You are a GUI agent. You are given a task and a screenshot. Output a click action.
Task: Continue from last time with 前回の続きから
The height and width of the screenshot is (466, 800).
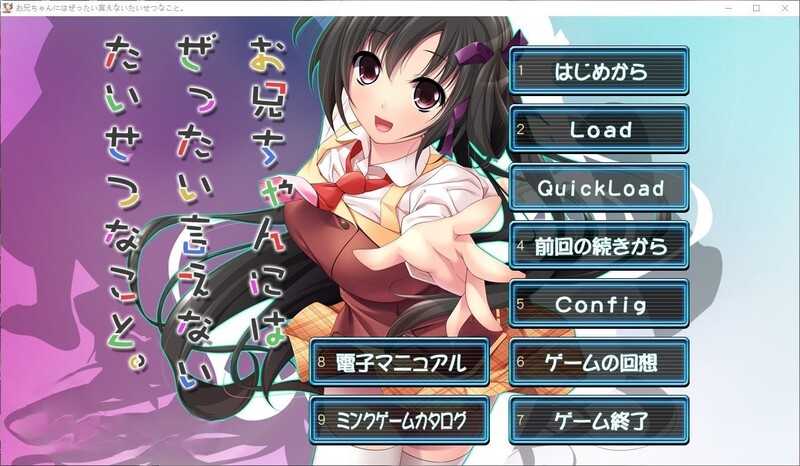pos(600,246)
